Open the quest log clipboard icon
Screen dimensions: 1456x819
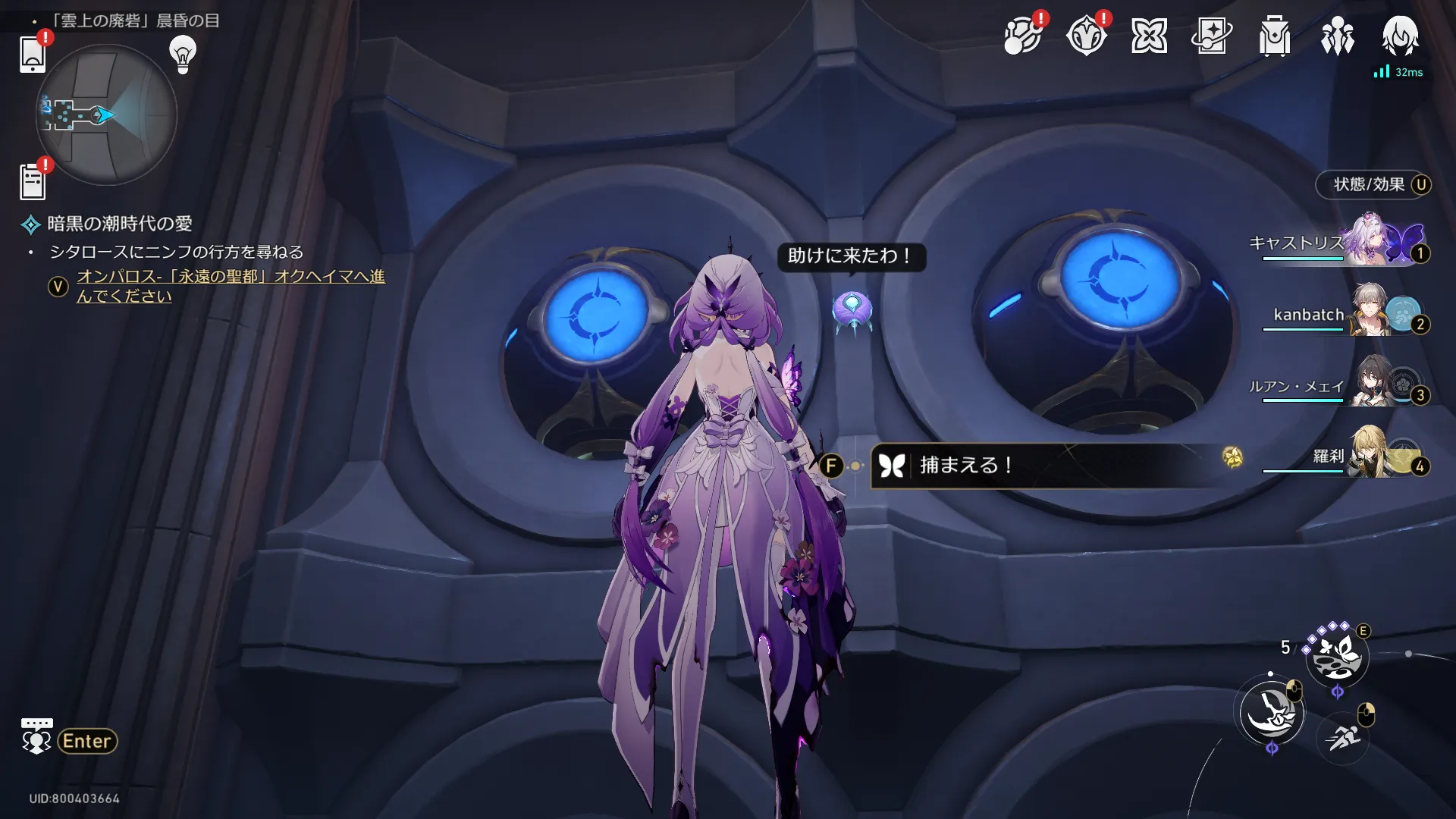tap(33, 182)
